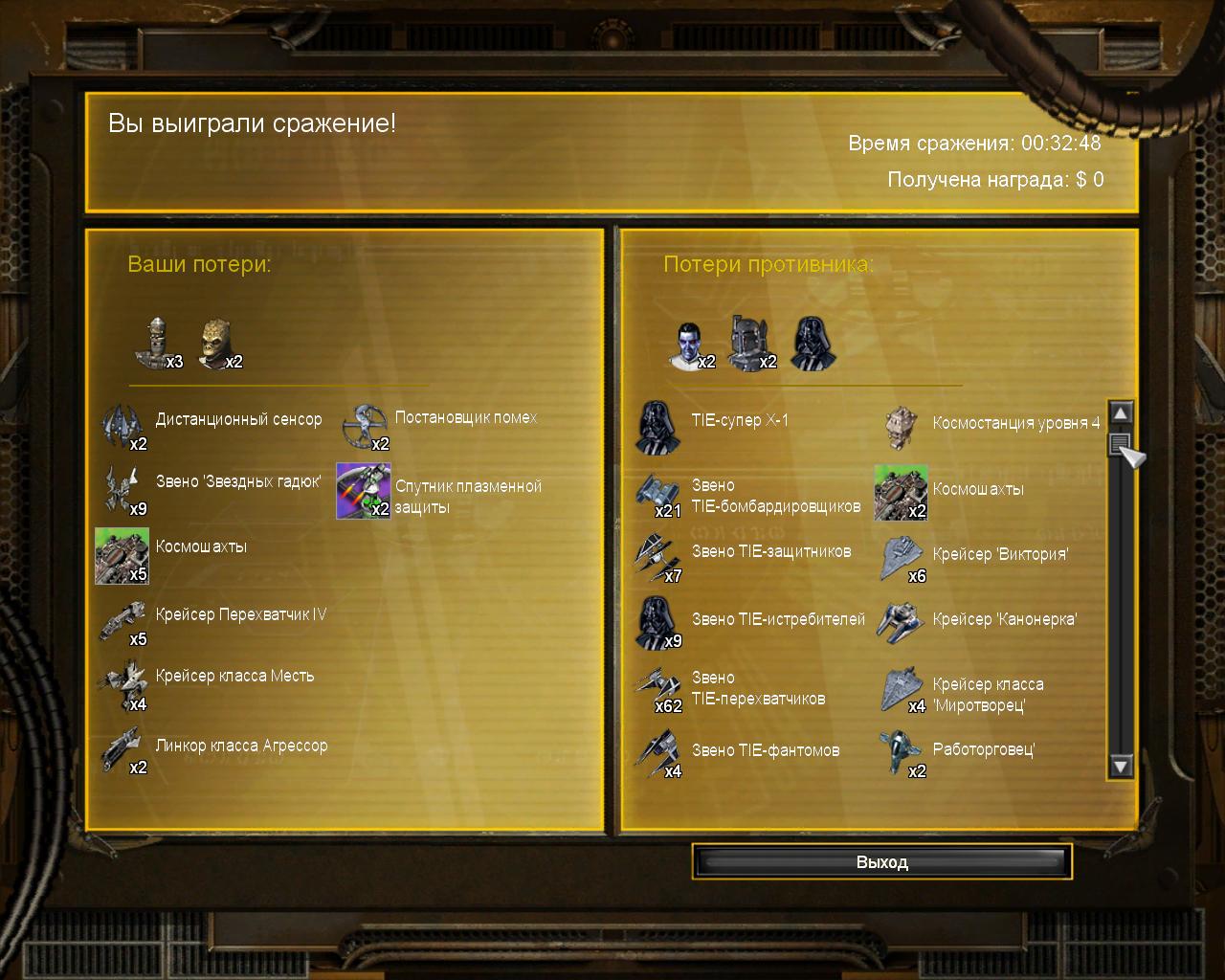Click the enemy losses scroll-up arrow

[x=1121, y=413]
